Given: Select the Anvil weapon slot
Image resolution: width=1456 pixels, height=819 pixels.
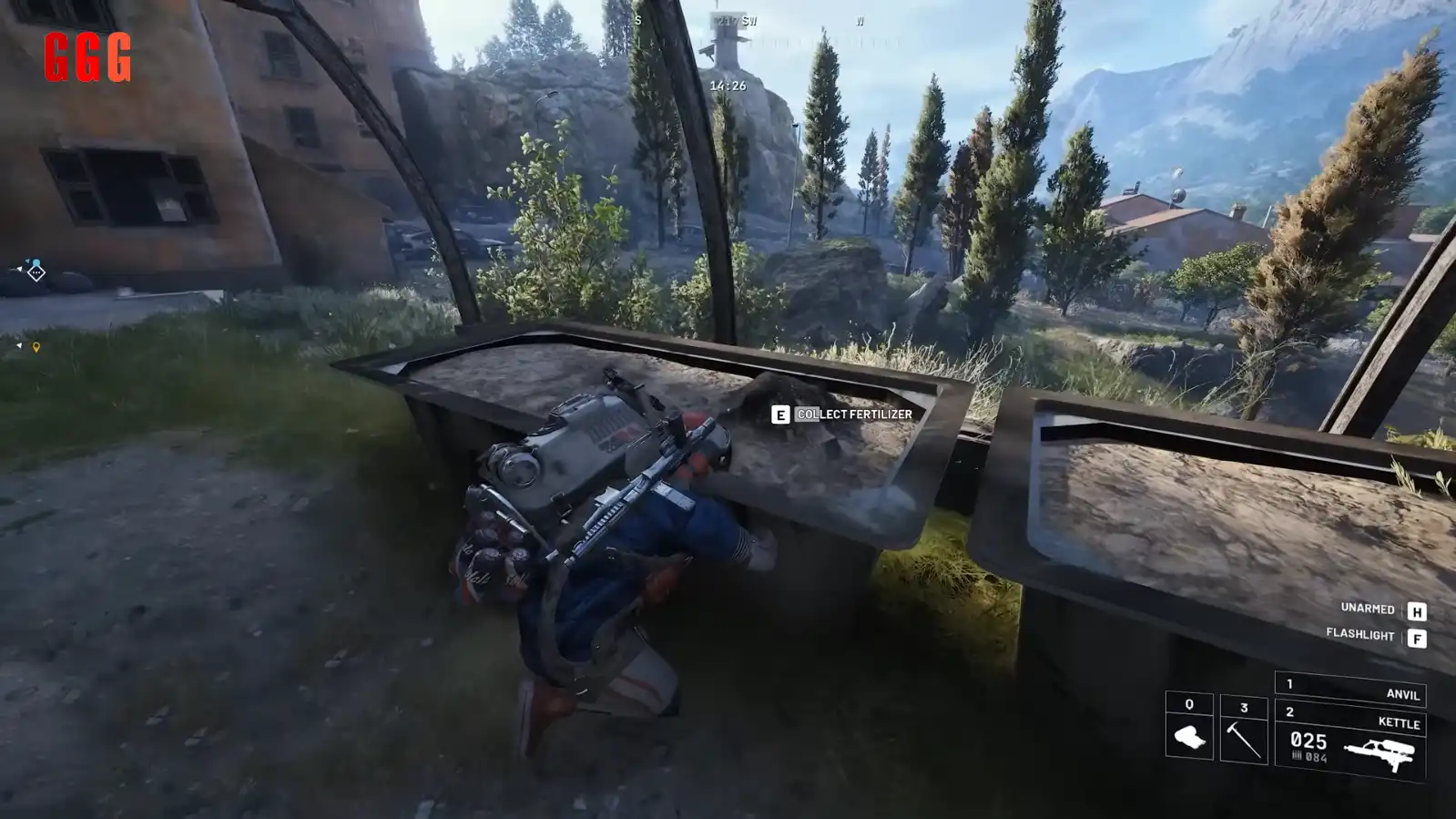Looking at the screenshot, I should coord(1350,690).
